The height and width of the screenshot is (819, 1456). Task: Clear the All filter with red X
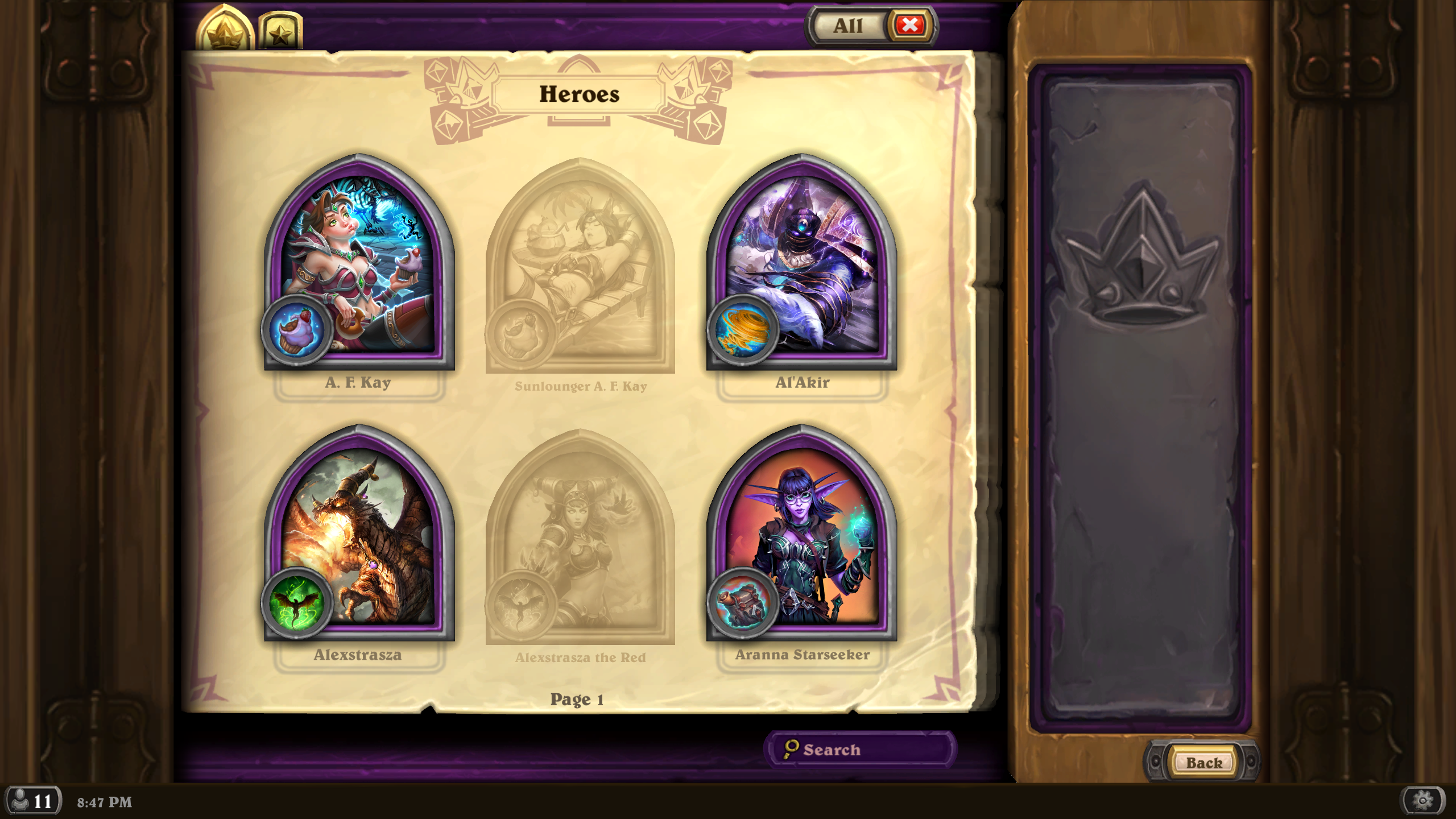coord(909,25)
